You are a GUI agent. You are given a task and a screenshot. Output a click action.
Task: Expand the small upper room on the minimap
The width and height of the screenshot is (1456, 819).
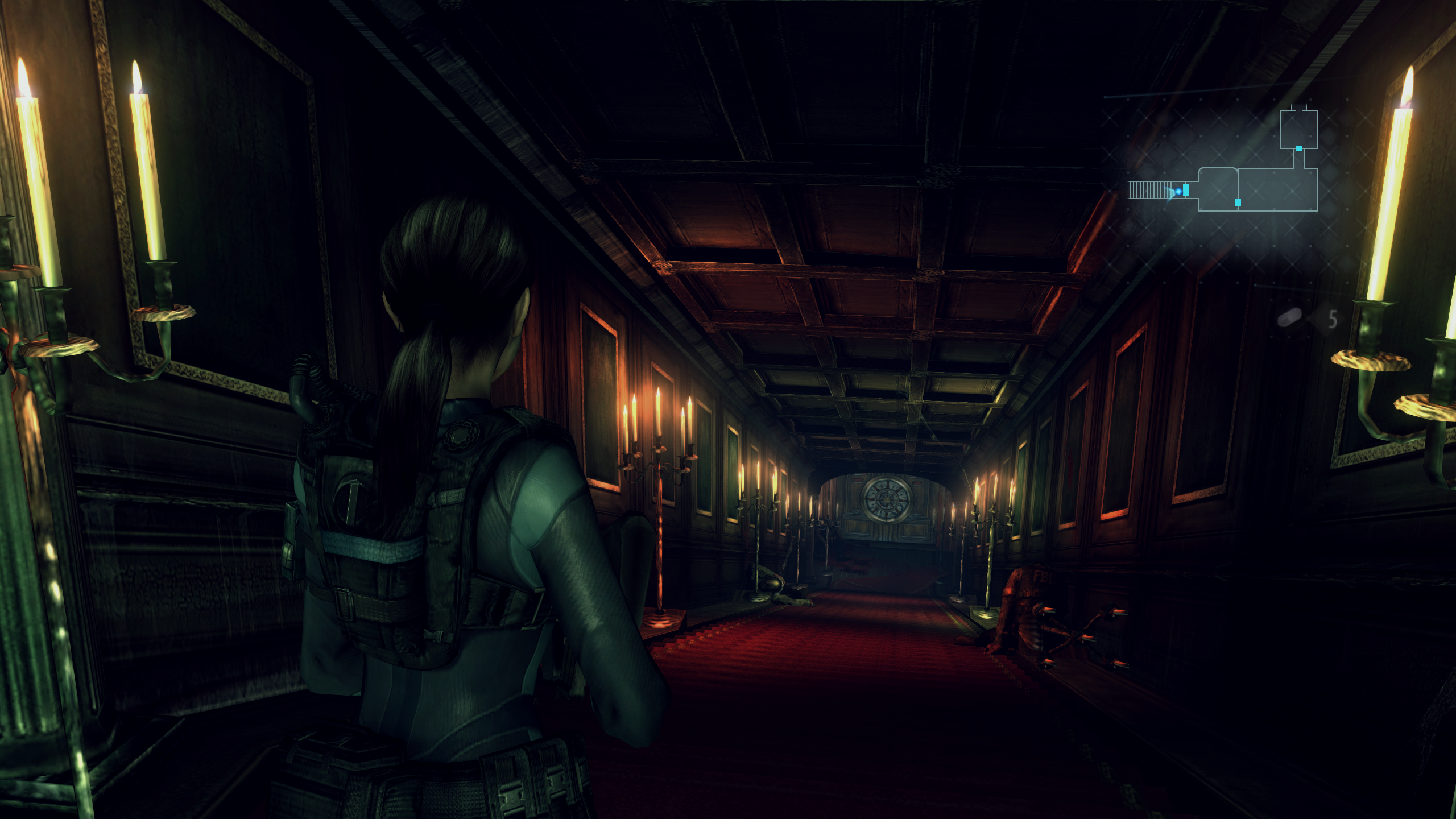point(1298,130)
